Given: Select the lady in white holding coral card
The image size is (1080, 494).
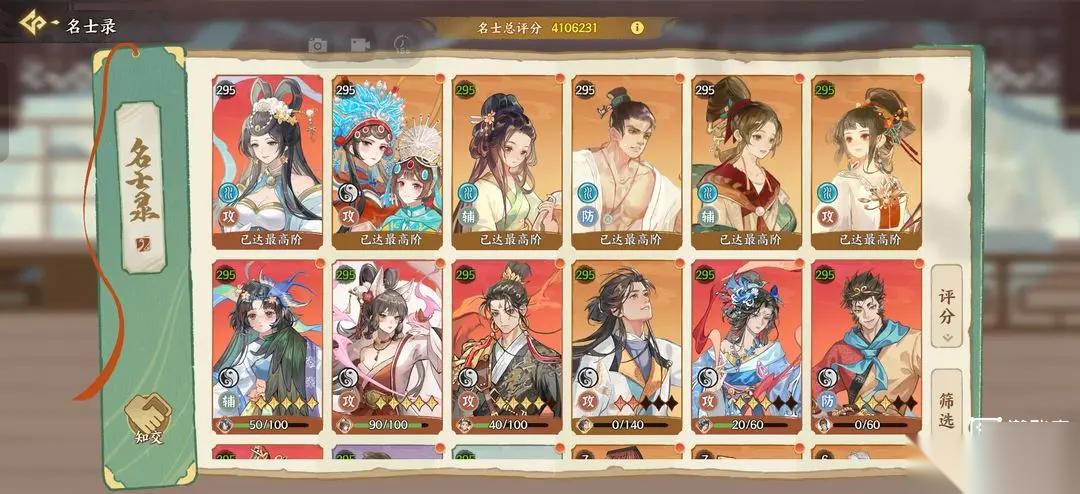Looking at the screenshot, I should point(866,160).
